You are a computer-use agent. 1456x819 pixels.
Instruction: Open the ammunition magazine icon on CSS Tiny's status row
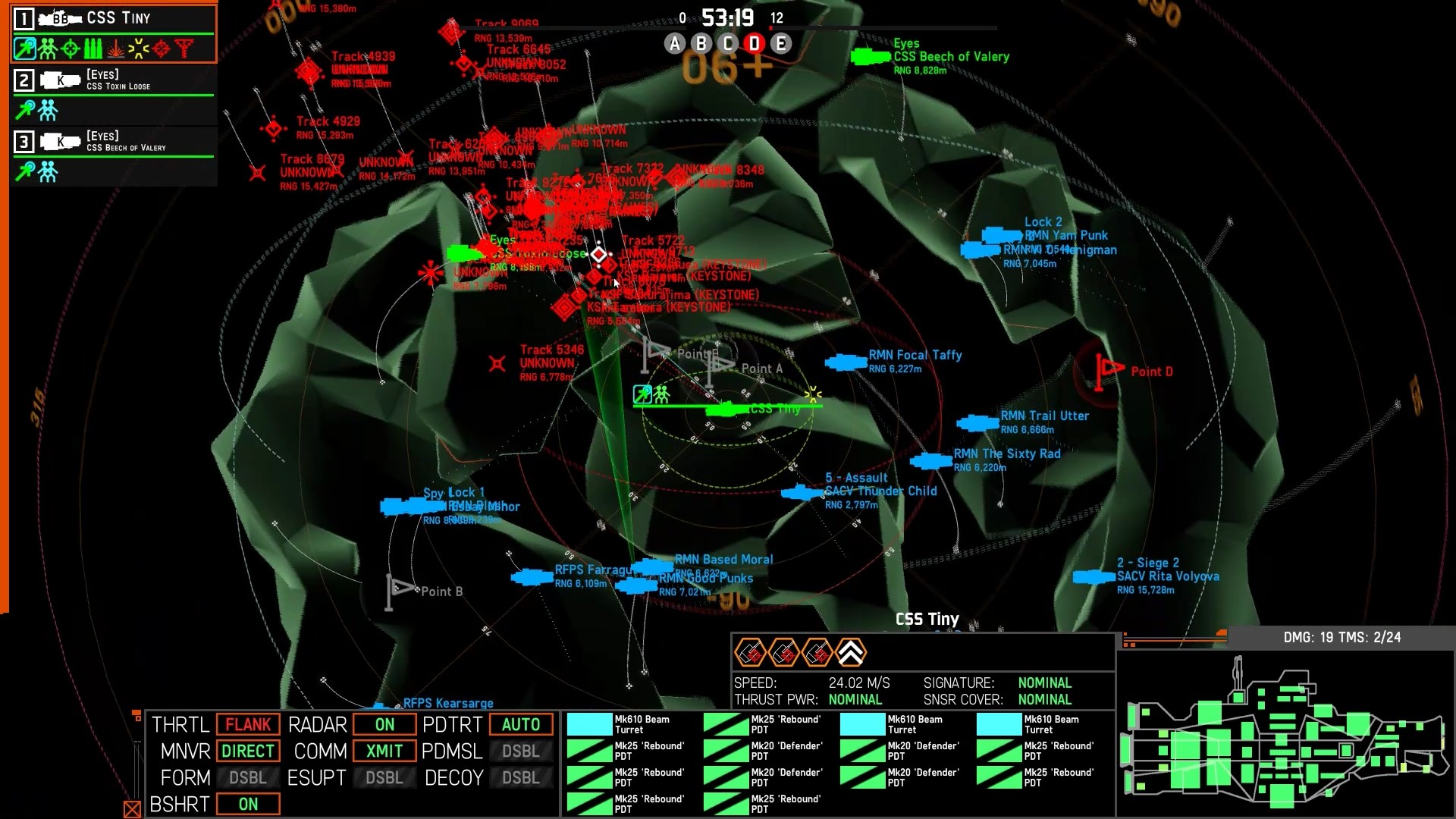click(93, 48)
